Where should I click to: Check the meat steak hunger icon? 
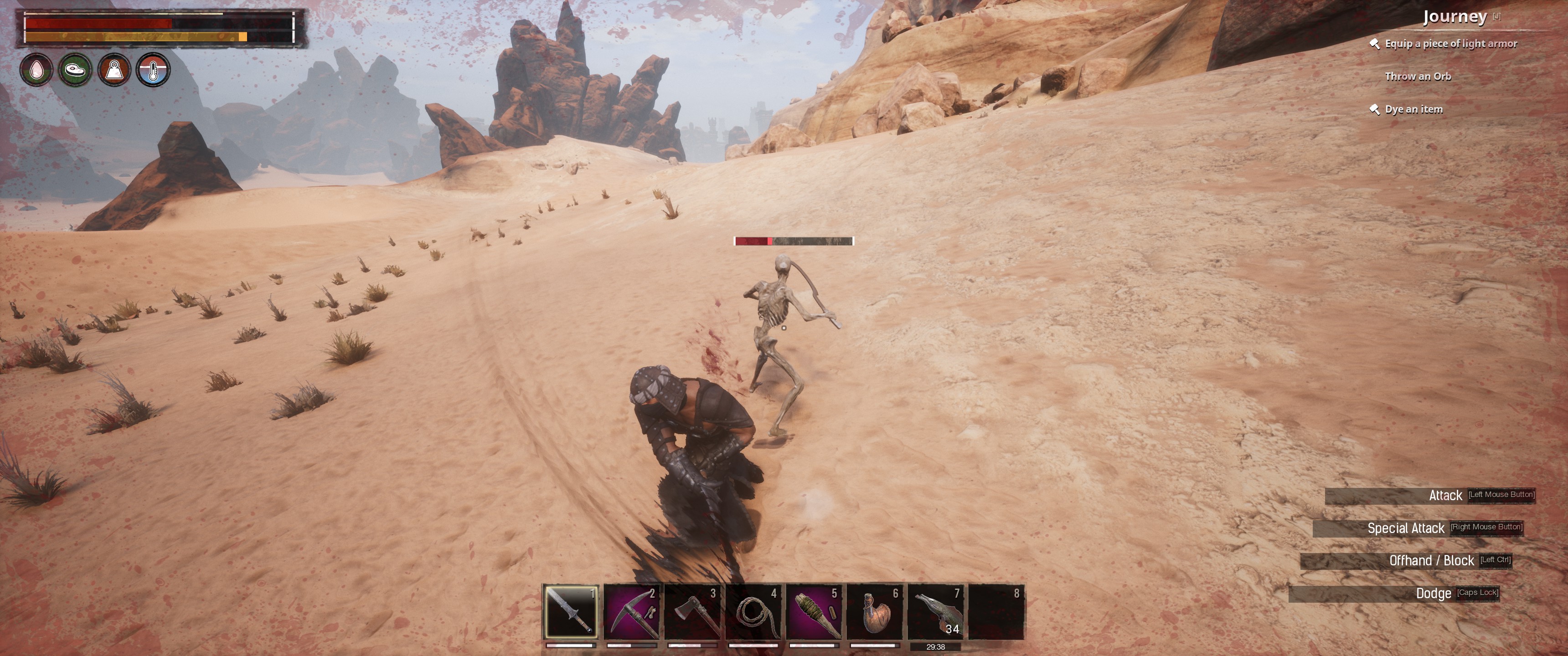coord(76,69)
